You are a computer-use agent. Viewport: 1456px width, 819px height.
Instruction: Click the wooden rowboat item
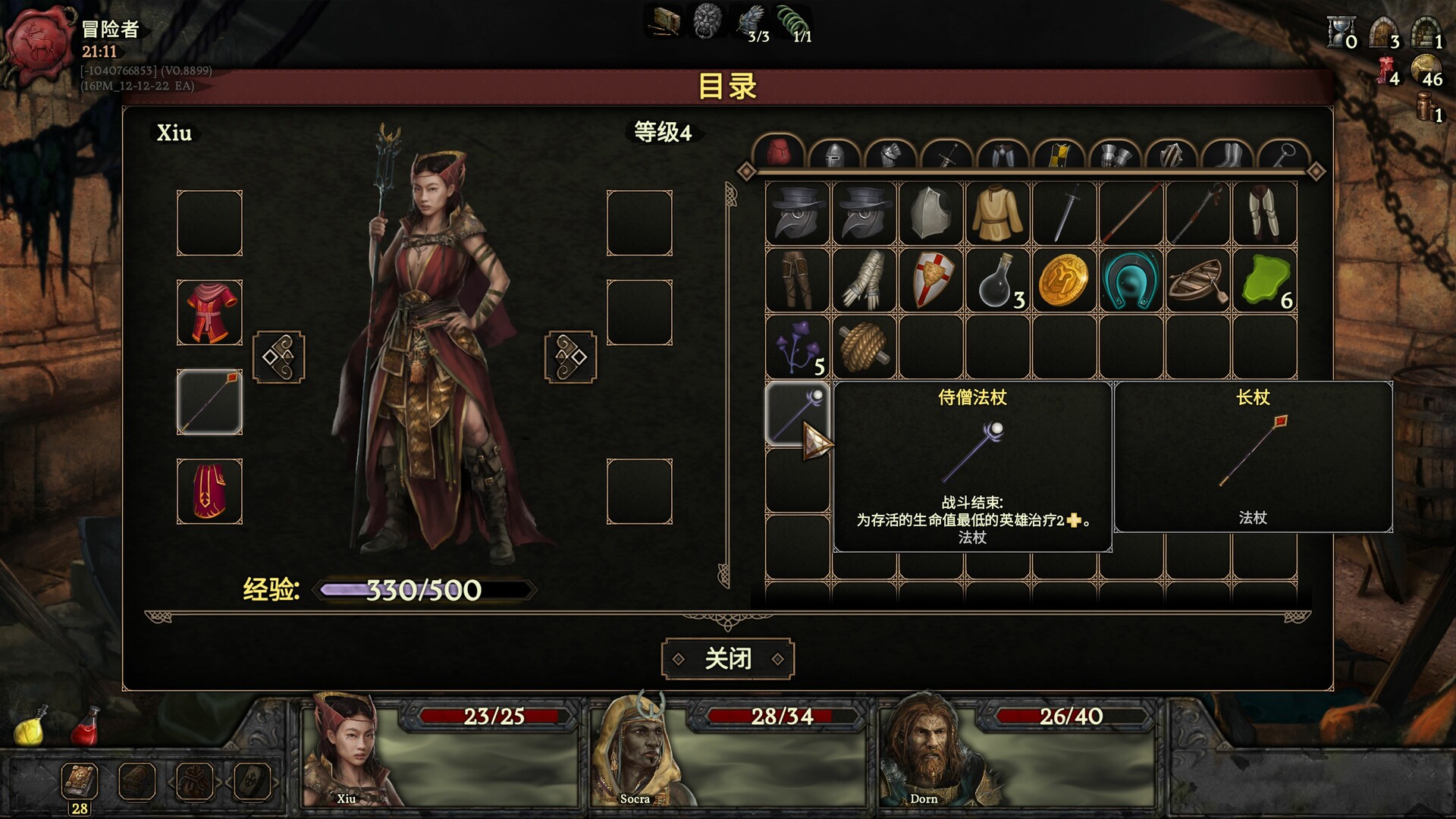(x=1197, y=280)
